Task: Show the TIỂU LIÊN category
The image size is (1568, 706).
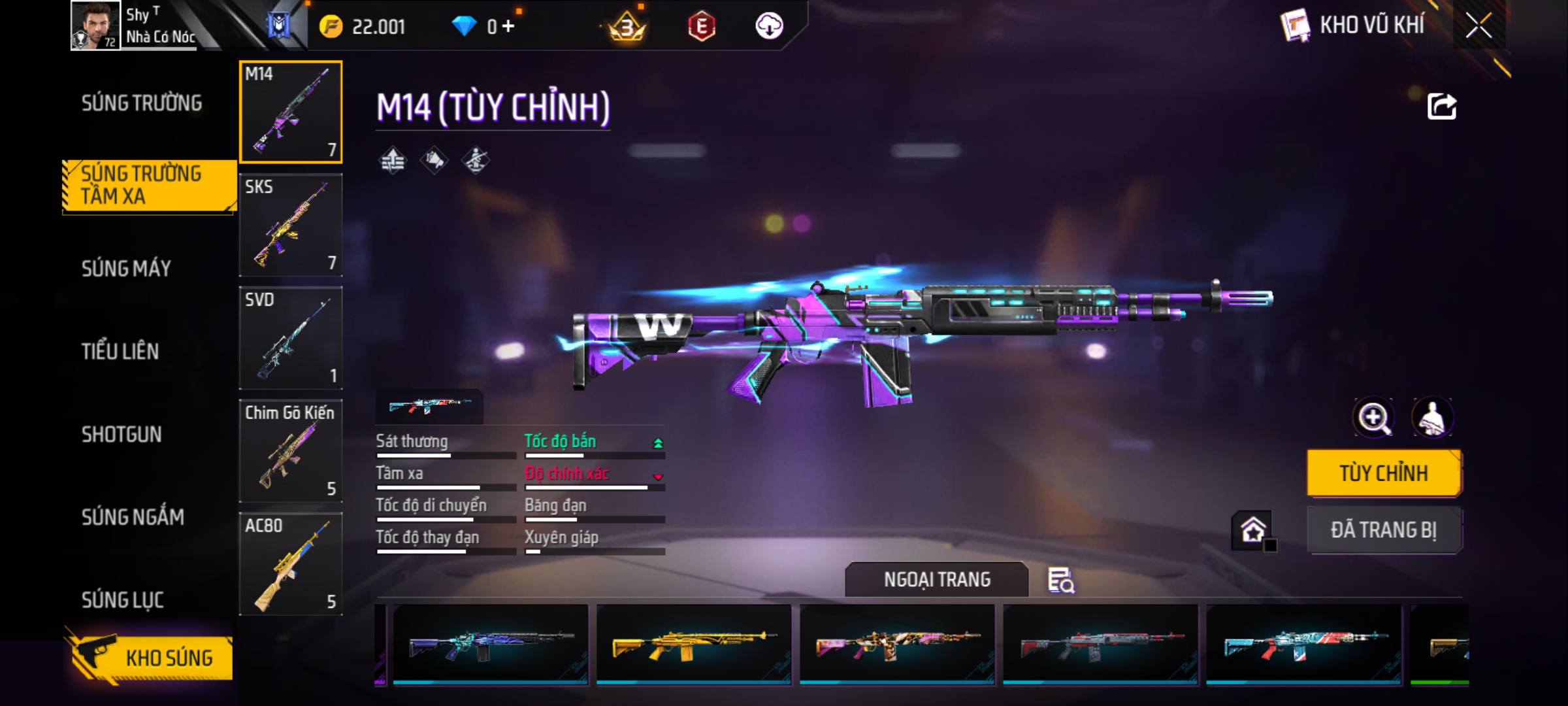Action: click(x=120, y=351)
